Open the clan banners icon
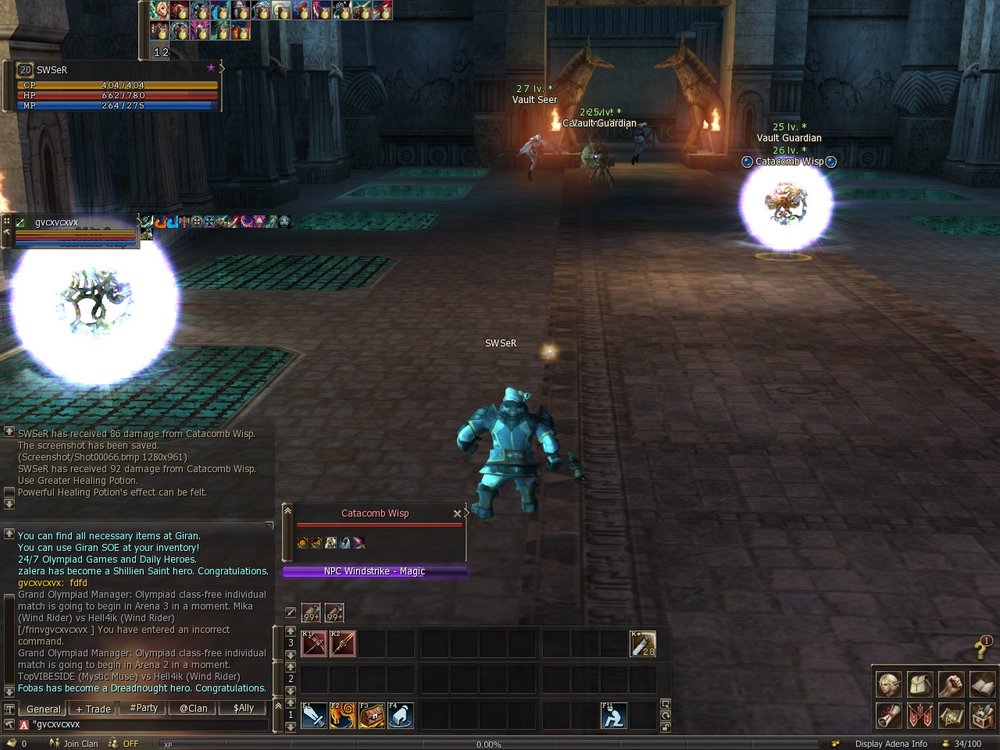 click(919, 715)
